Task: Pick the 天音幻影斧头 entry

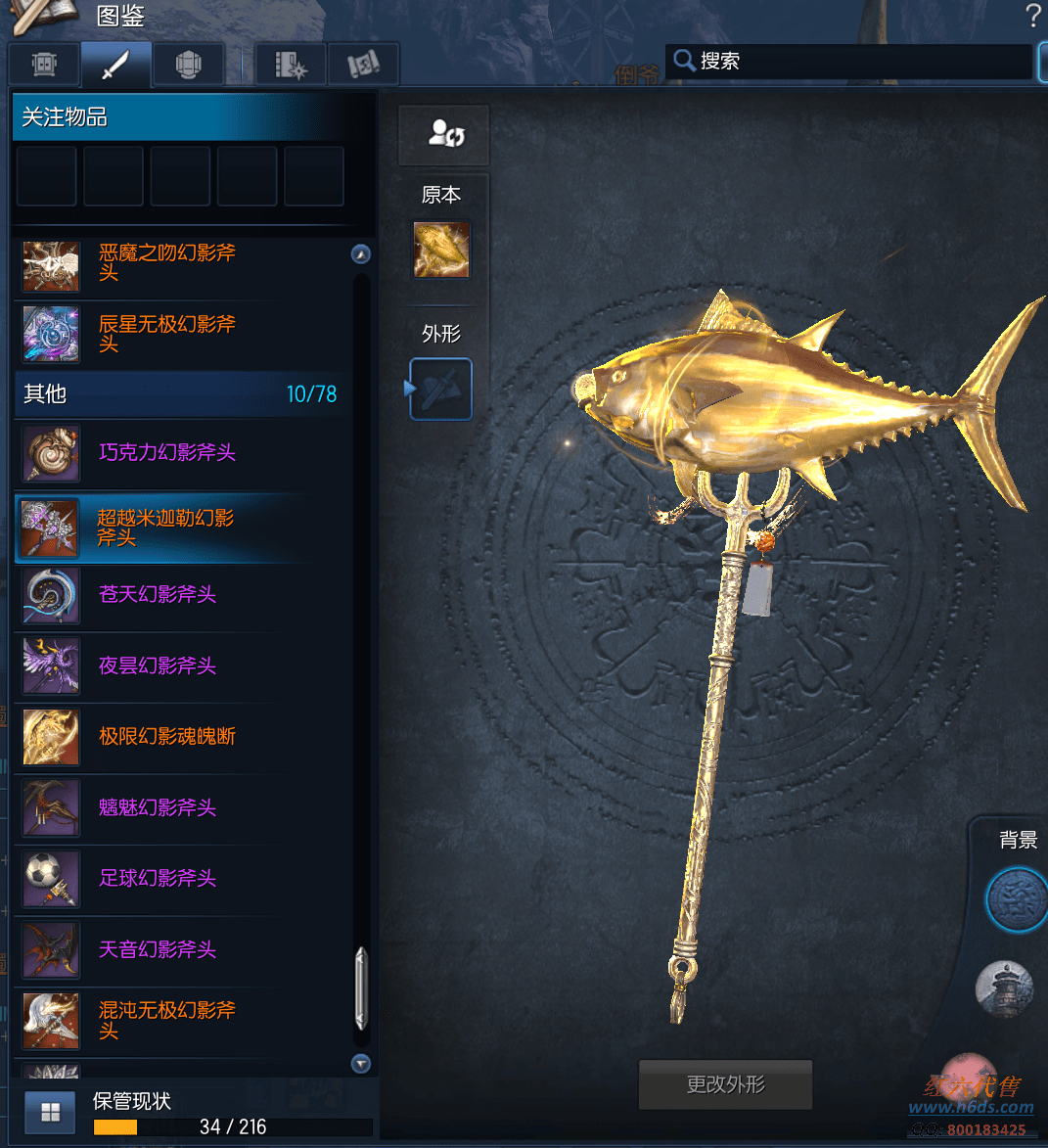Action: click(158, 949)
